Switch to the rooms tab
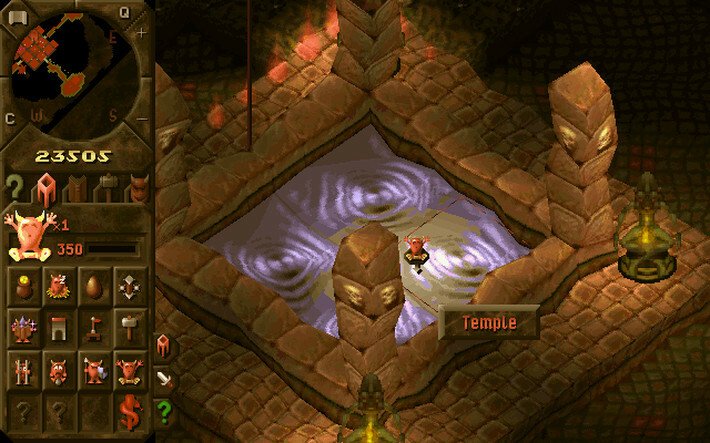The height and width of the screenshot is (443, 710). [x=46, y=187]
